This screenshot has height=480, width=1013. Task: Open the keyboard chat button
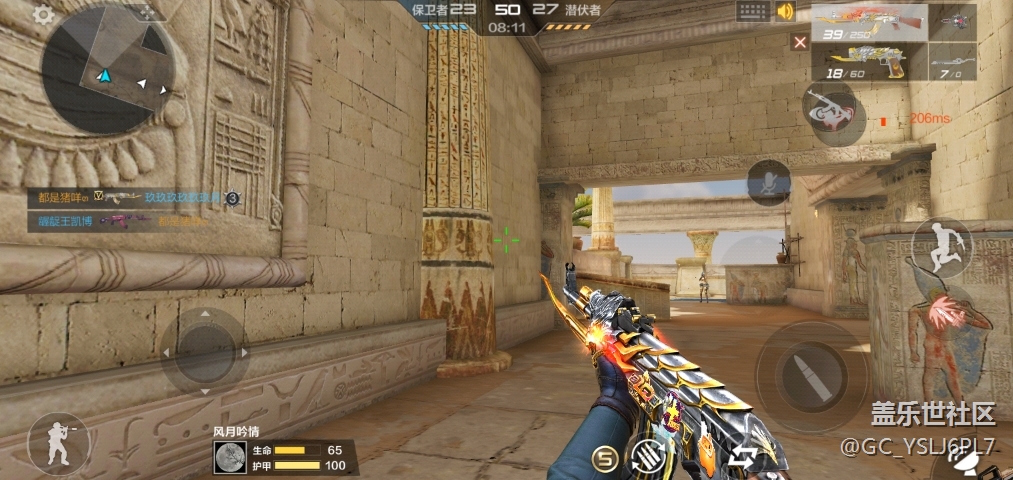coord(753,11)
